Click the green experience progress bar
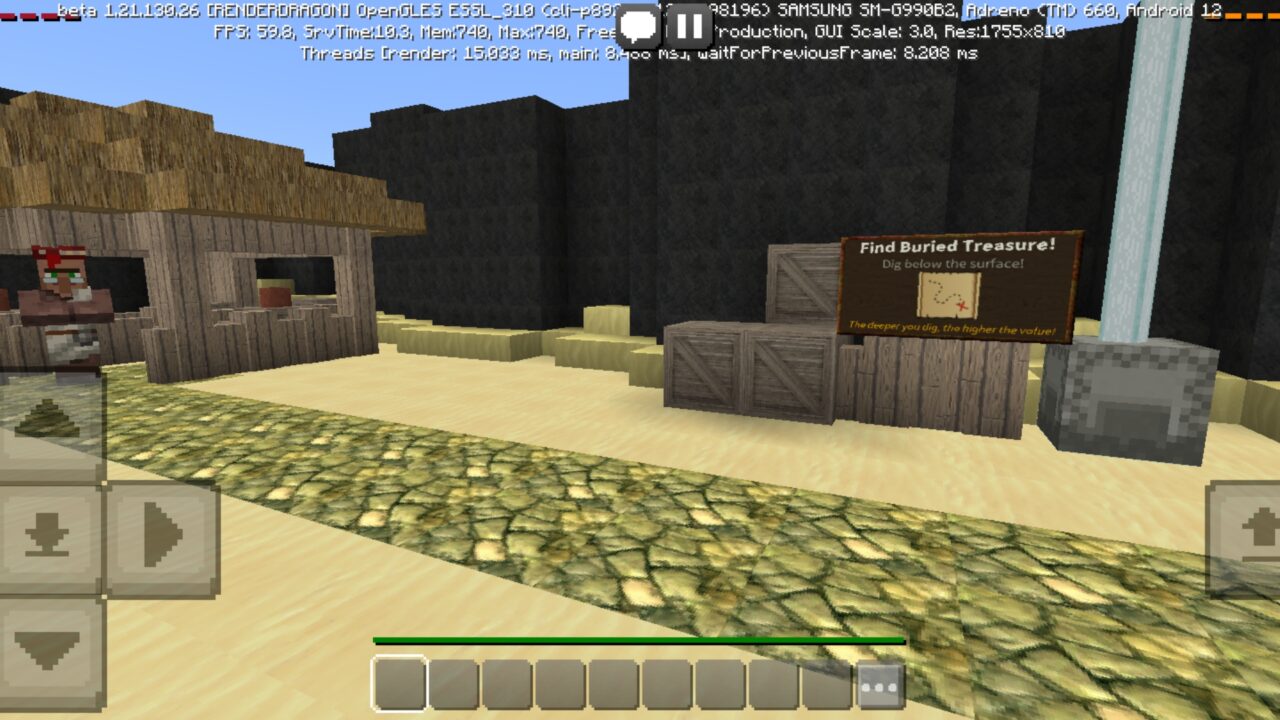Viewport: 1280px width, 720px height. 640,638
